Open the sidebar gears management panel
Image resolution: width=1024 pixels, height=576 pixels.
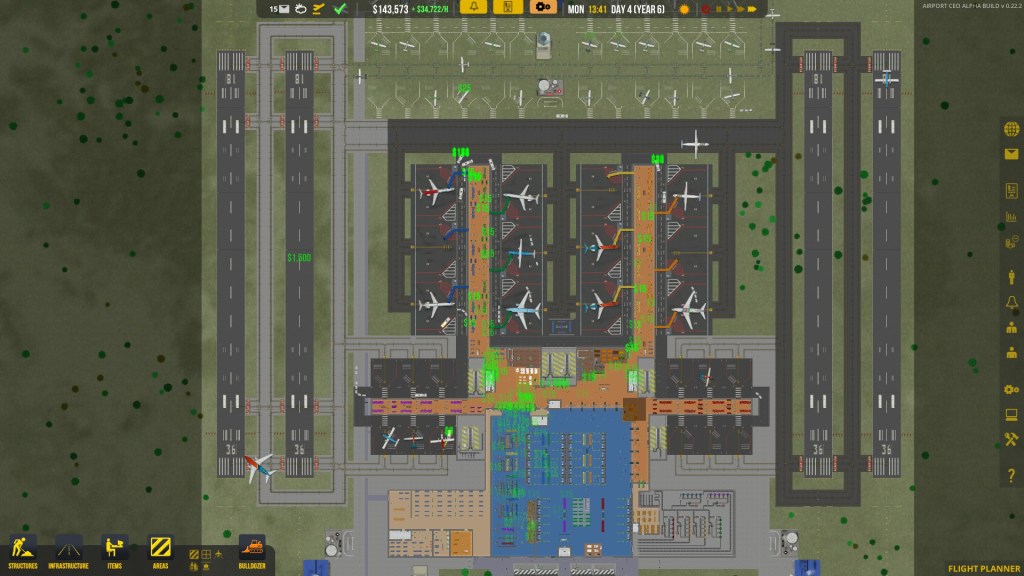click(x=1011, y=390)
